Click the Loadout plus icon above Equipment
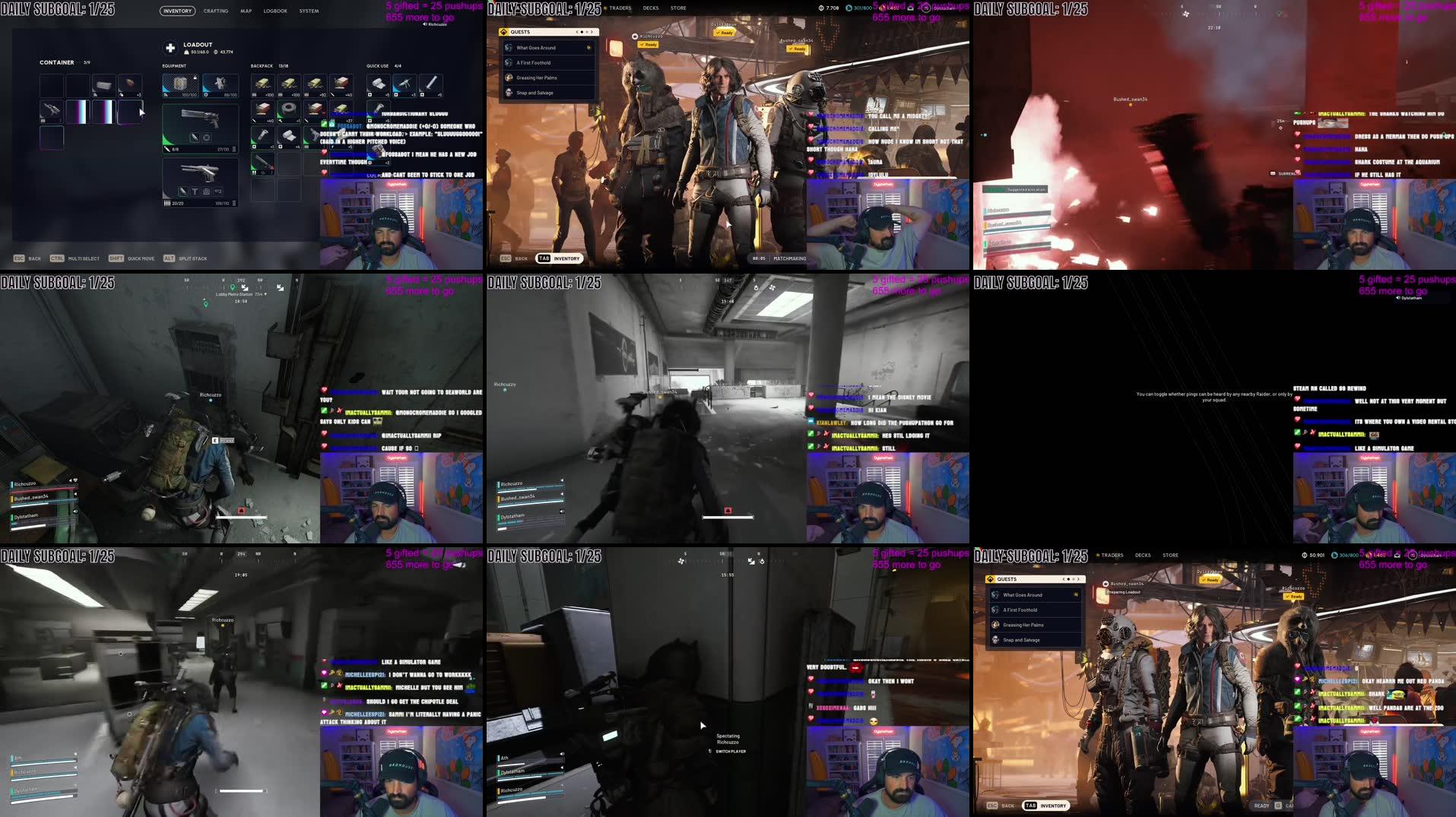1456x817 pixels. pos(170,47)
